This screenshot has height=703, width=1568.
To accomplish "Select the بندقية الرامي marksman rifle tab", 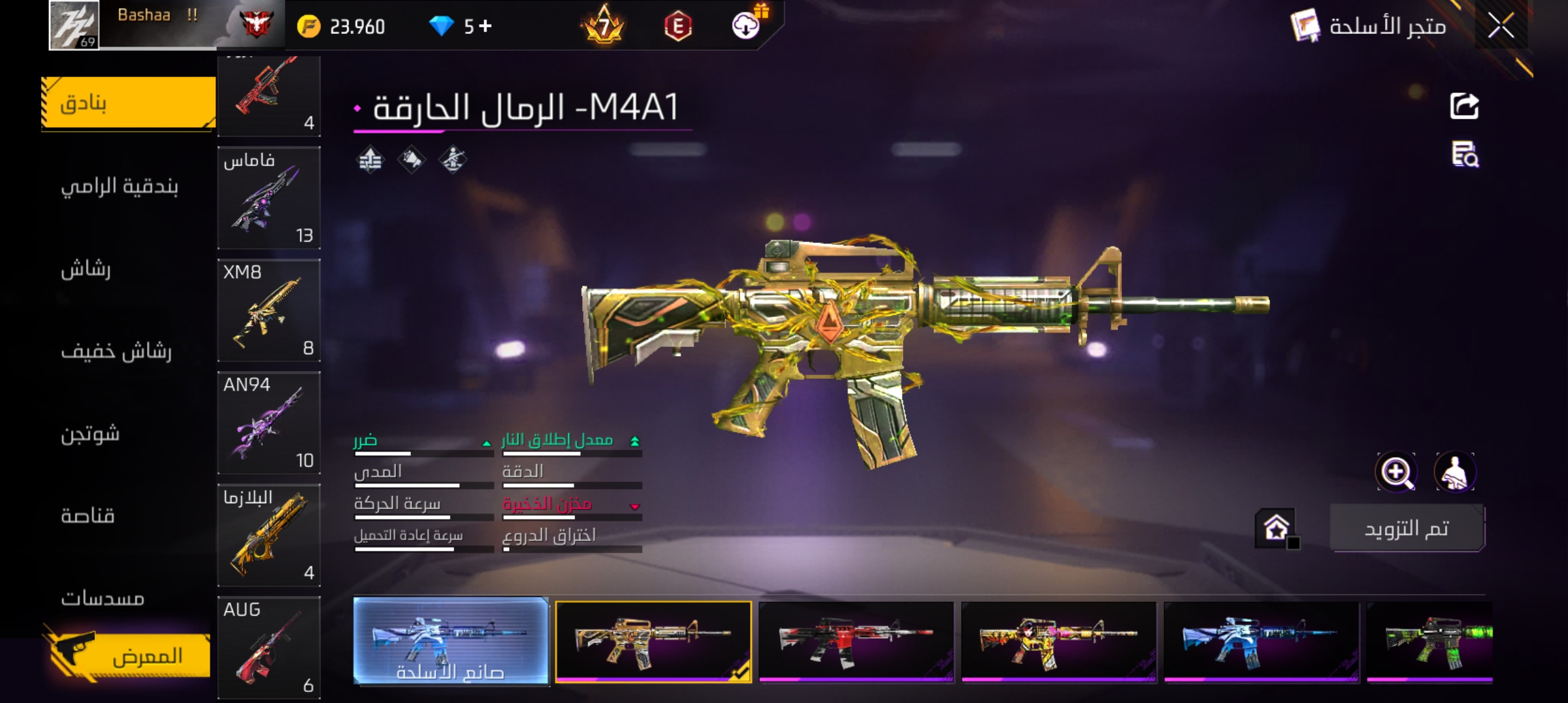I will [119, 186].
